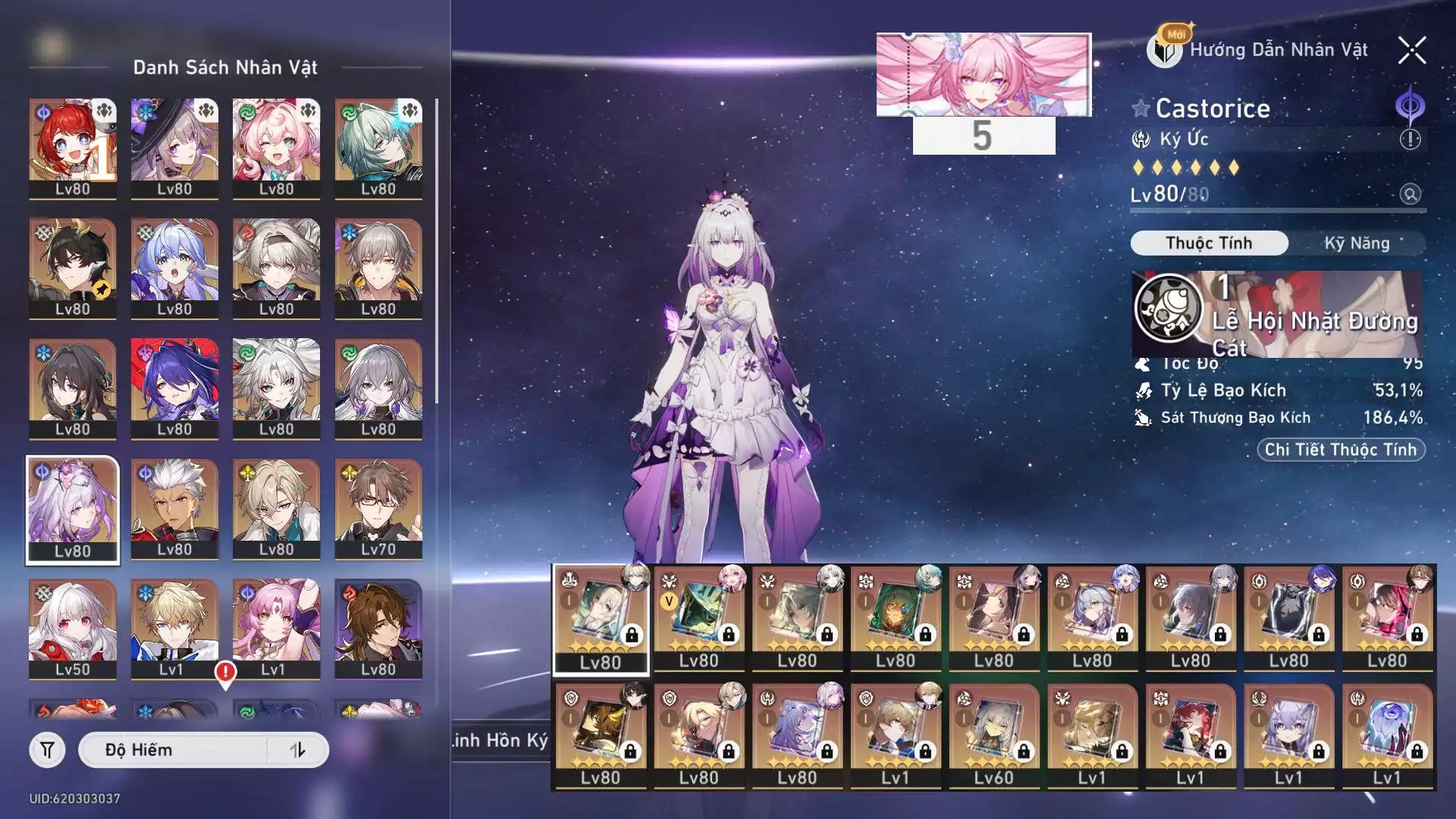This screenshot has height=819, width=1456.
Task: Switch to the Kỹ Năng tab
Action: click(1357, 243)
